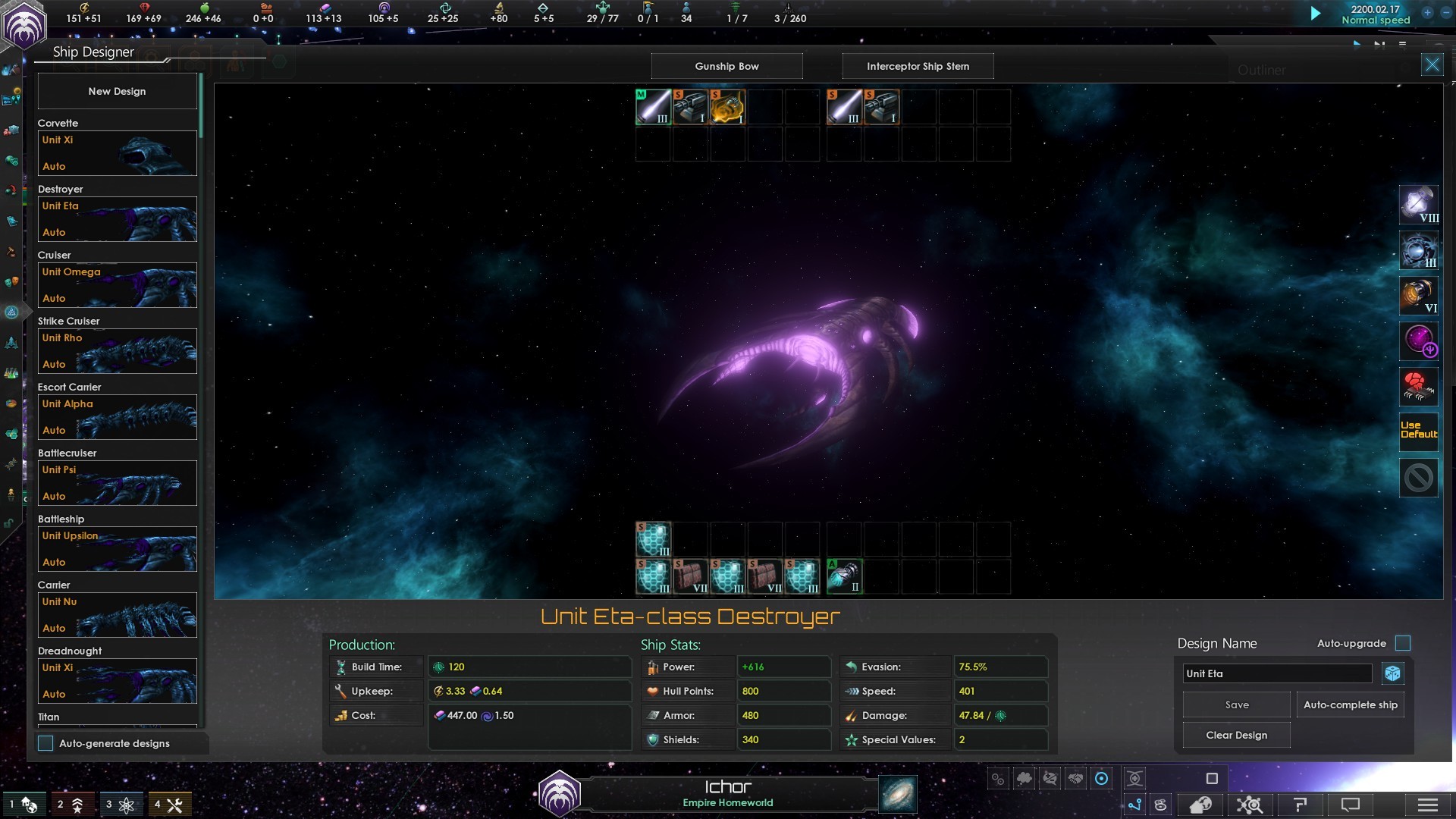Open the Ichor Empire Homeworld planet panel
The image size is (1456, 819).
pyautogui.click(x=727, y=793)
